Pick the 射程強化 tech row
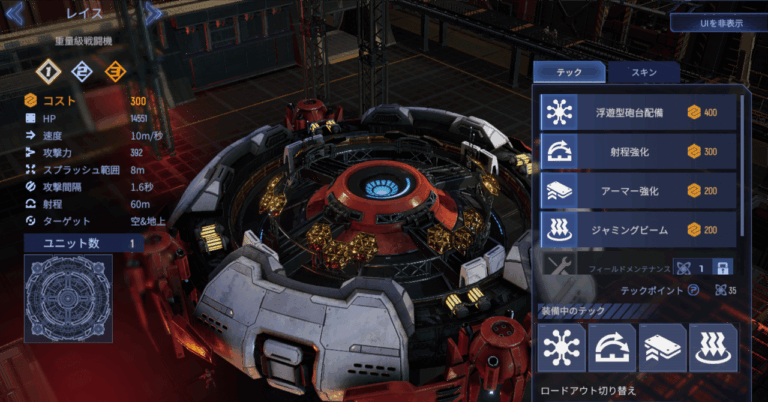Viewport: 768px width, 402px height. (x=638, y=151)
